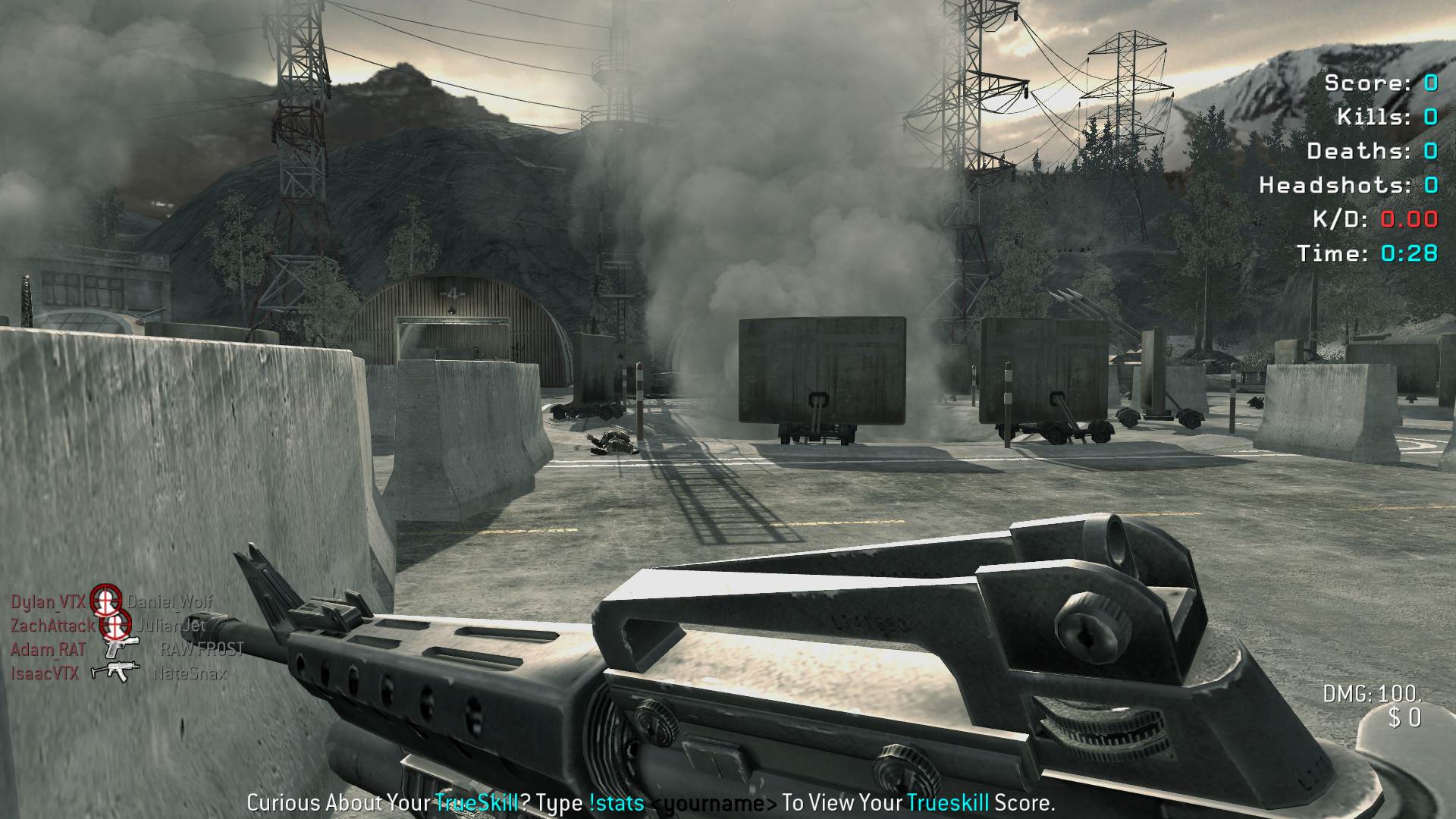
Task: Select victim name RAW FROST
Action: point(202,649)
